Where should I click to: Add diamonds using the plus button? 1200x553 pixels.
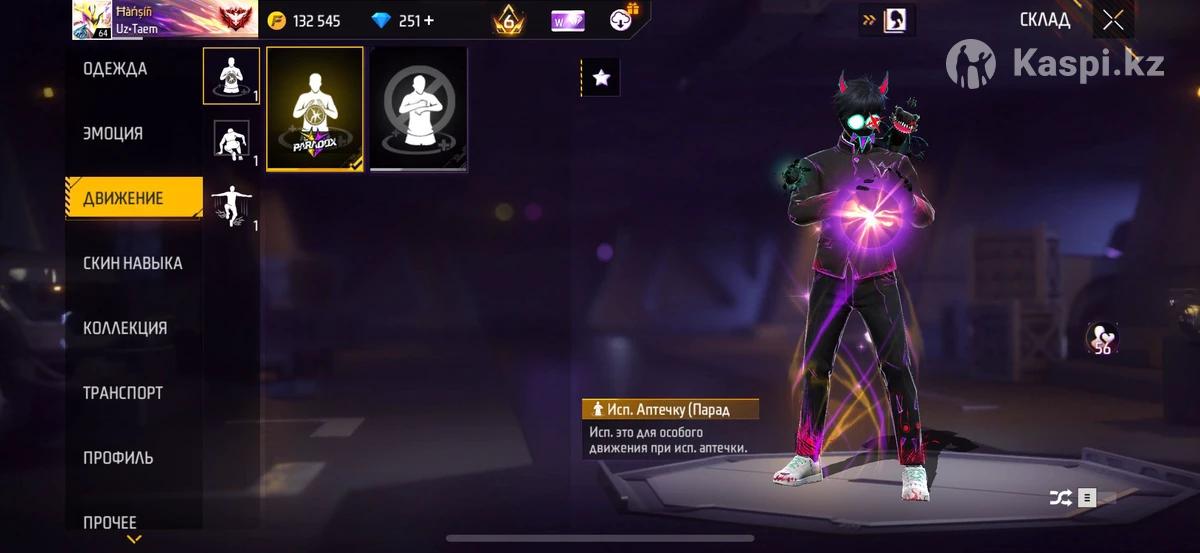430,20
